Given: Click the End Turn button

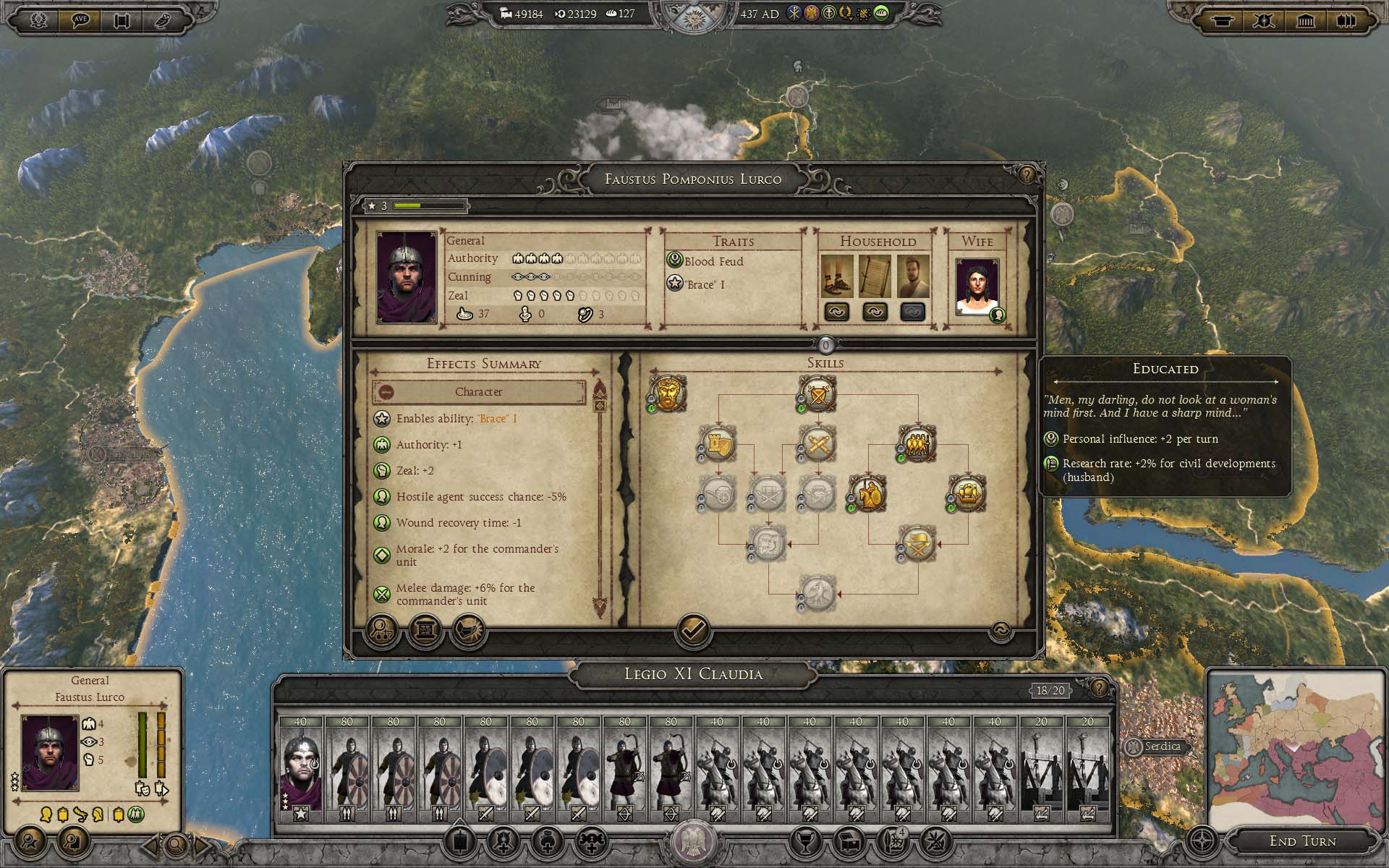Looking at the screenshot, I should click(x=1302, y=841).
